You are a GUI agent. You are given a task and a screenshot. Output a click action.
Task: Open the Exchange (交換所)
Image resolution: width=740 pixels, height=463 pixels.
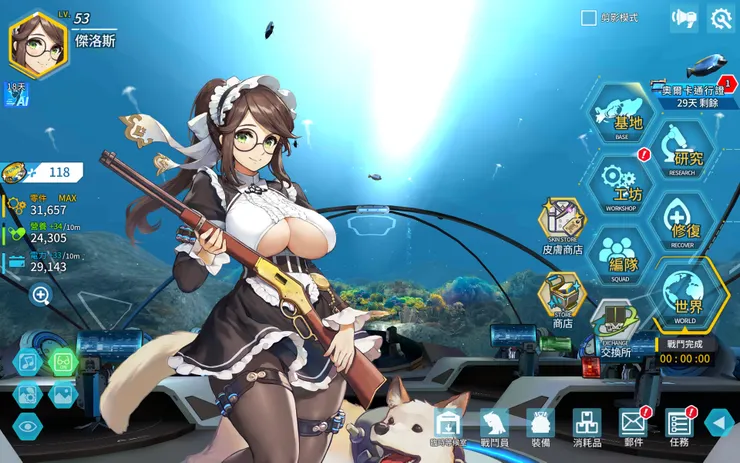pyautogui.click(x=616, y=328)
